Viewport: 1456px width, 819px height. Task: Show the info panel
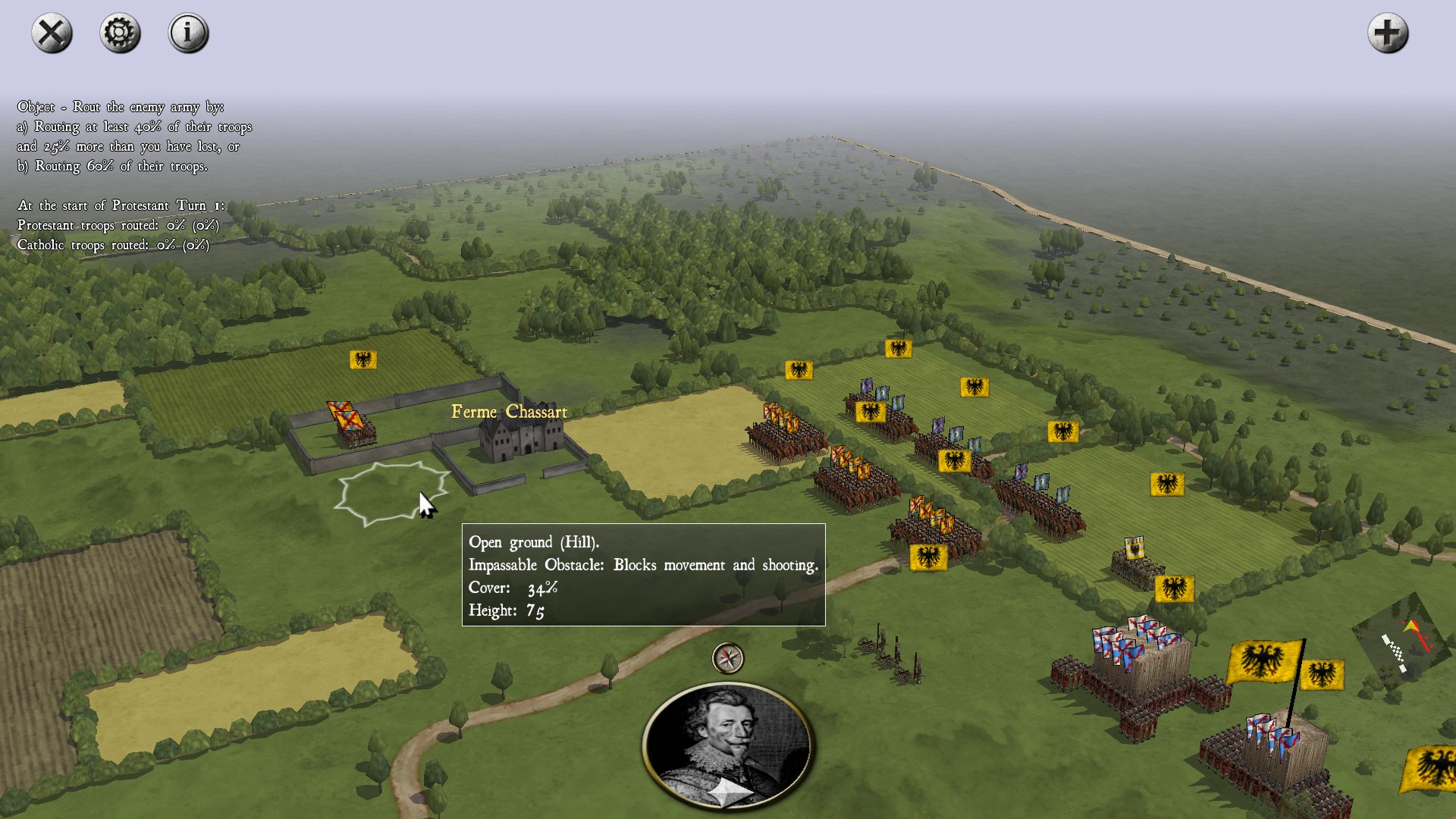[x=188, y=33]
